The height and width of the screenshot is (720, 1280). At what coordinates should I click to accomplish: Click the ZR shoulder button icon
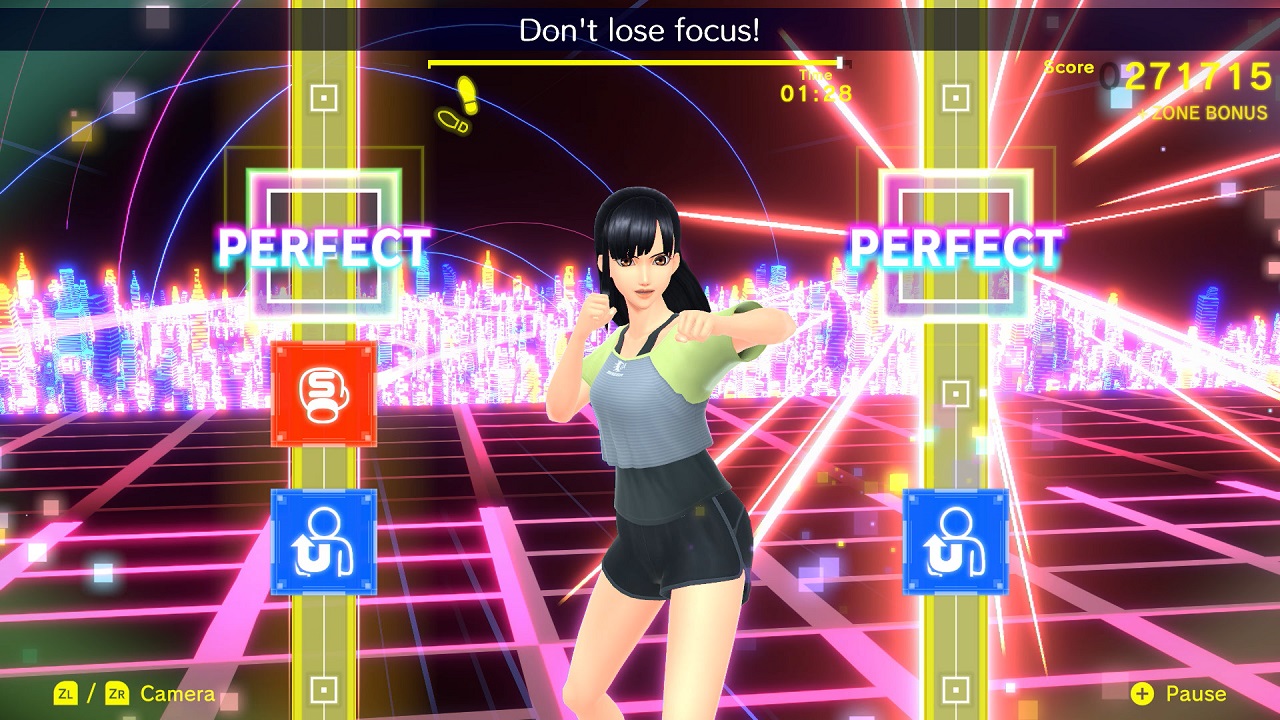coord(117,692)
